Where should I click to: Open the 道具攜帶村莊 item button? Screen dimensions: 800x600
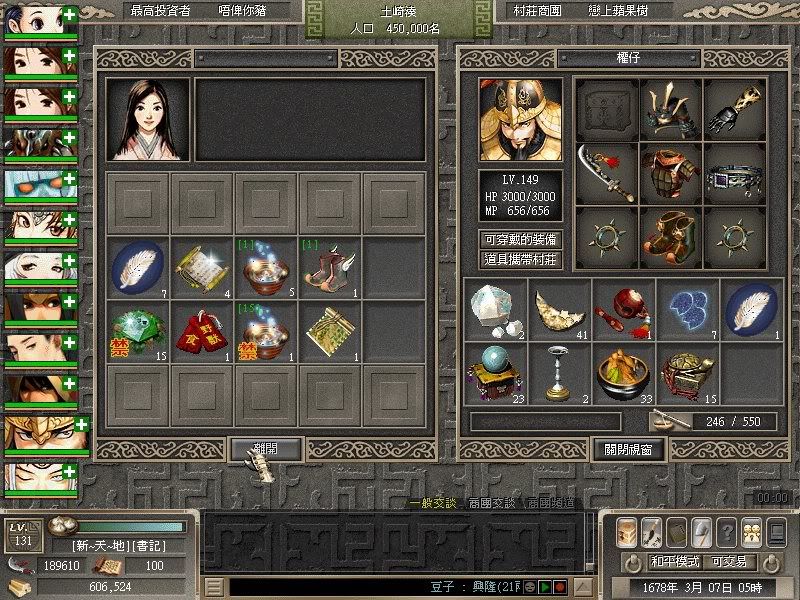(x=520, y=258)
